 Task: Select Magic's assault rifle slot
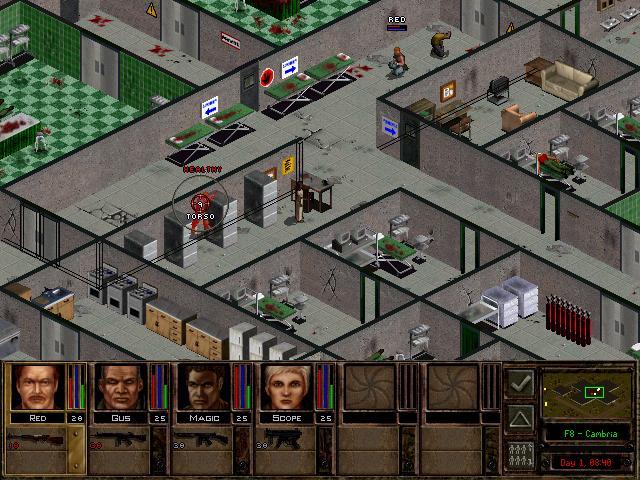tap(204, 440)
